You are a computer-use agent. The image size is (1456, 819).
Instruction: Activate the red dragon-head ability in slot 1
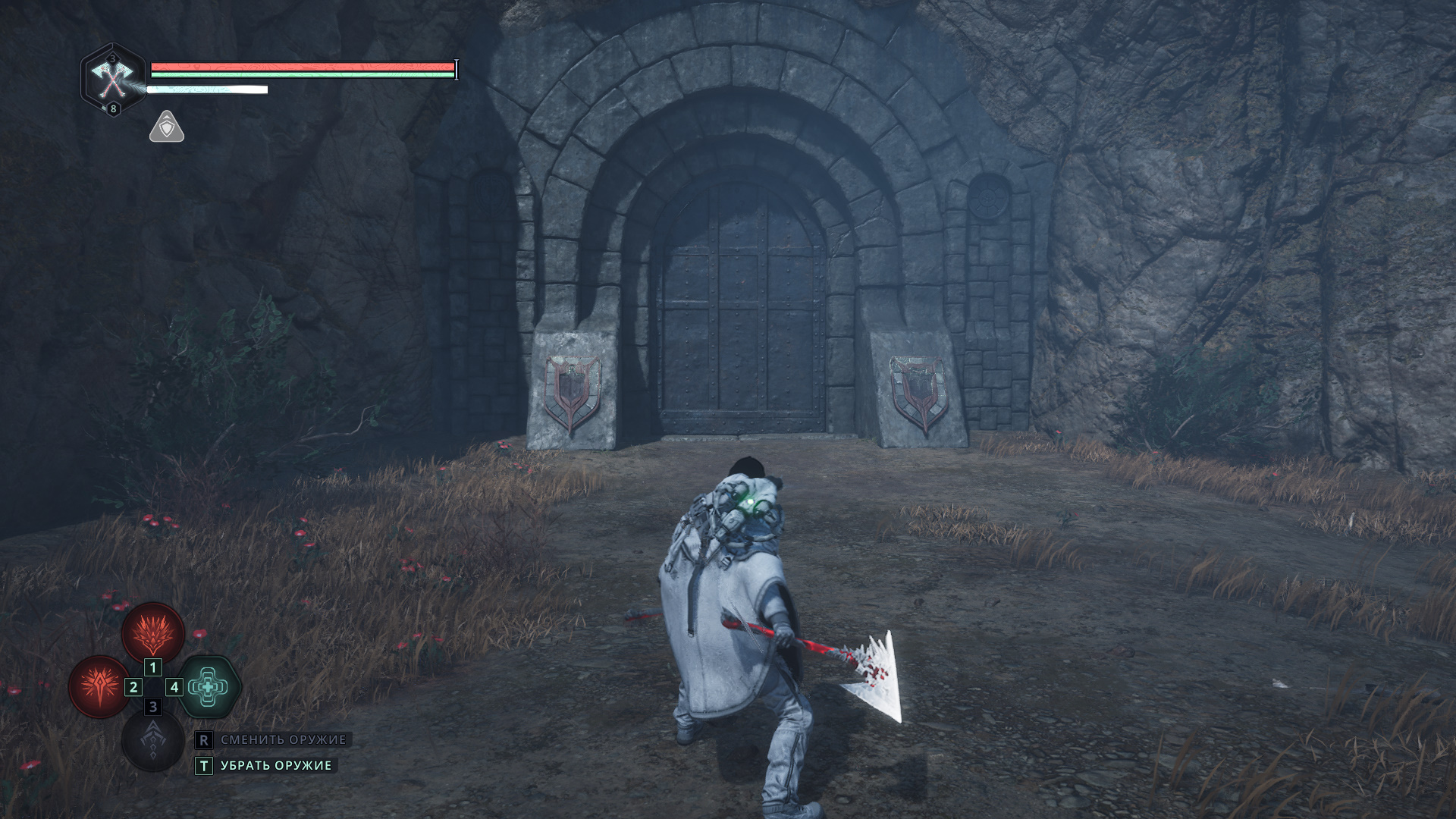click(x=153, y=632)
